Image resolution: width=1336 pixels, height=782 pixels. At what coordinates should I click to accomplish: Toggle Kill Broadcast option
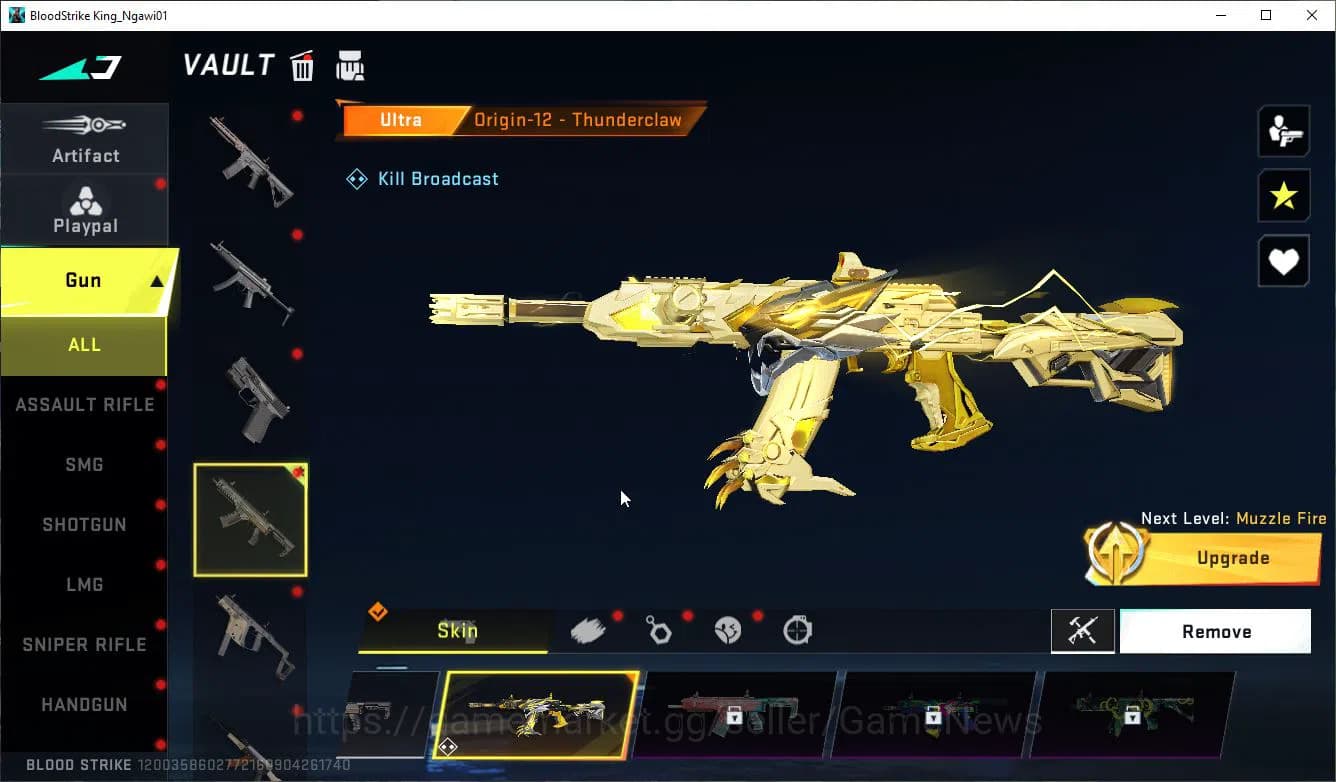(x=422, y=178)
